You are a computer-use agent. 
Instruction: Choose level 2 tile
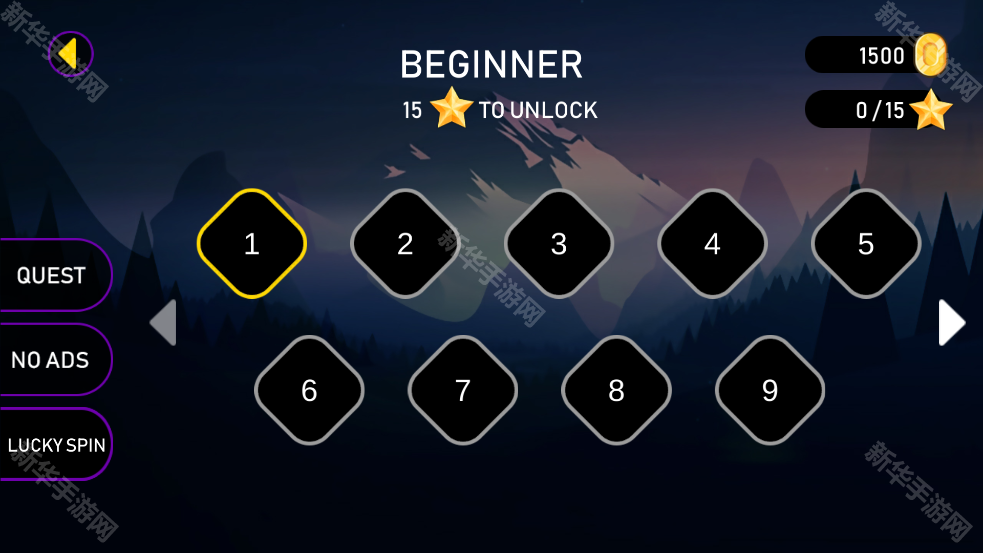point(405,244)
